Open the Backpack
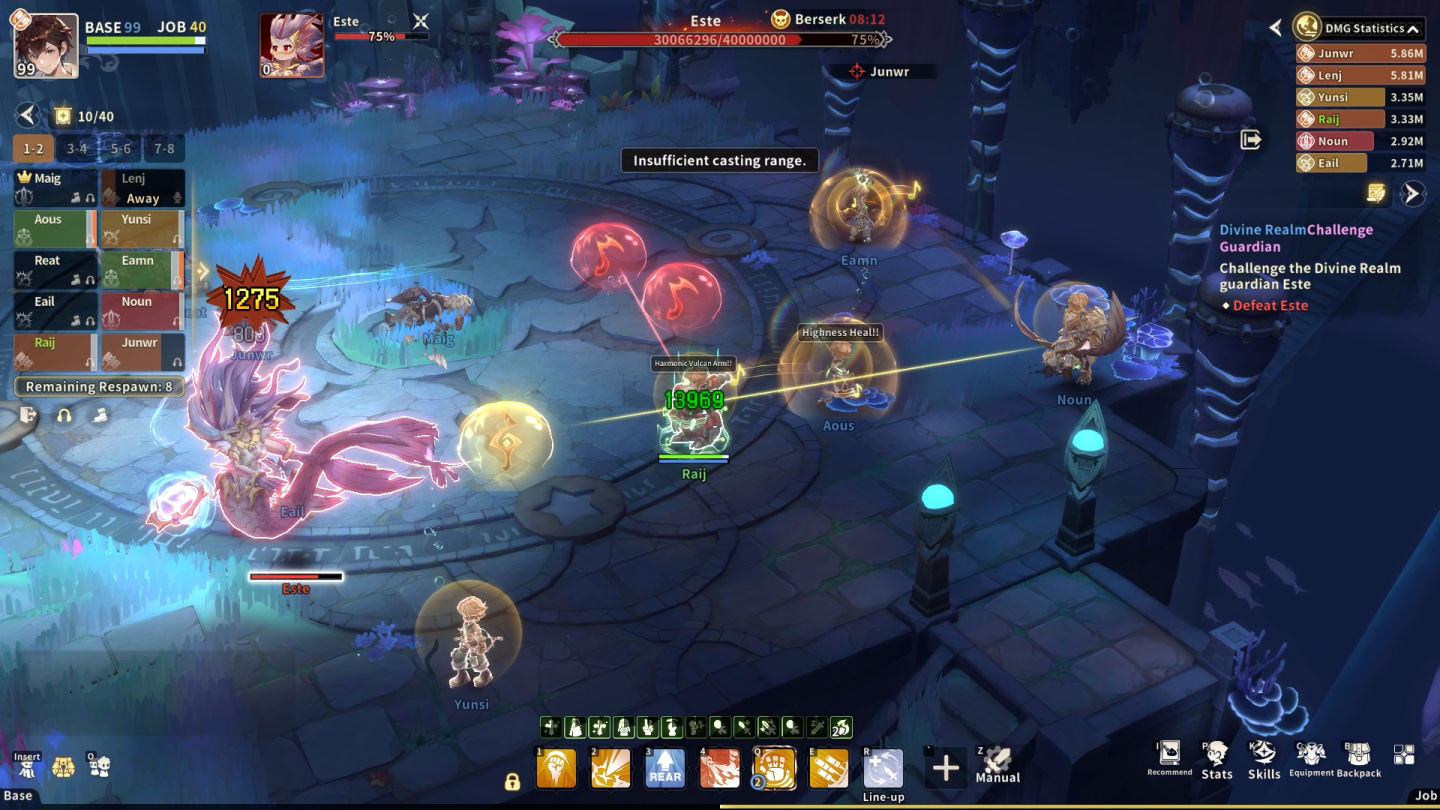This screenshot has width=1440, height=810. coord(1358,760)
